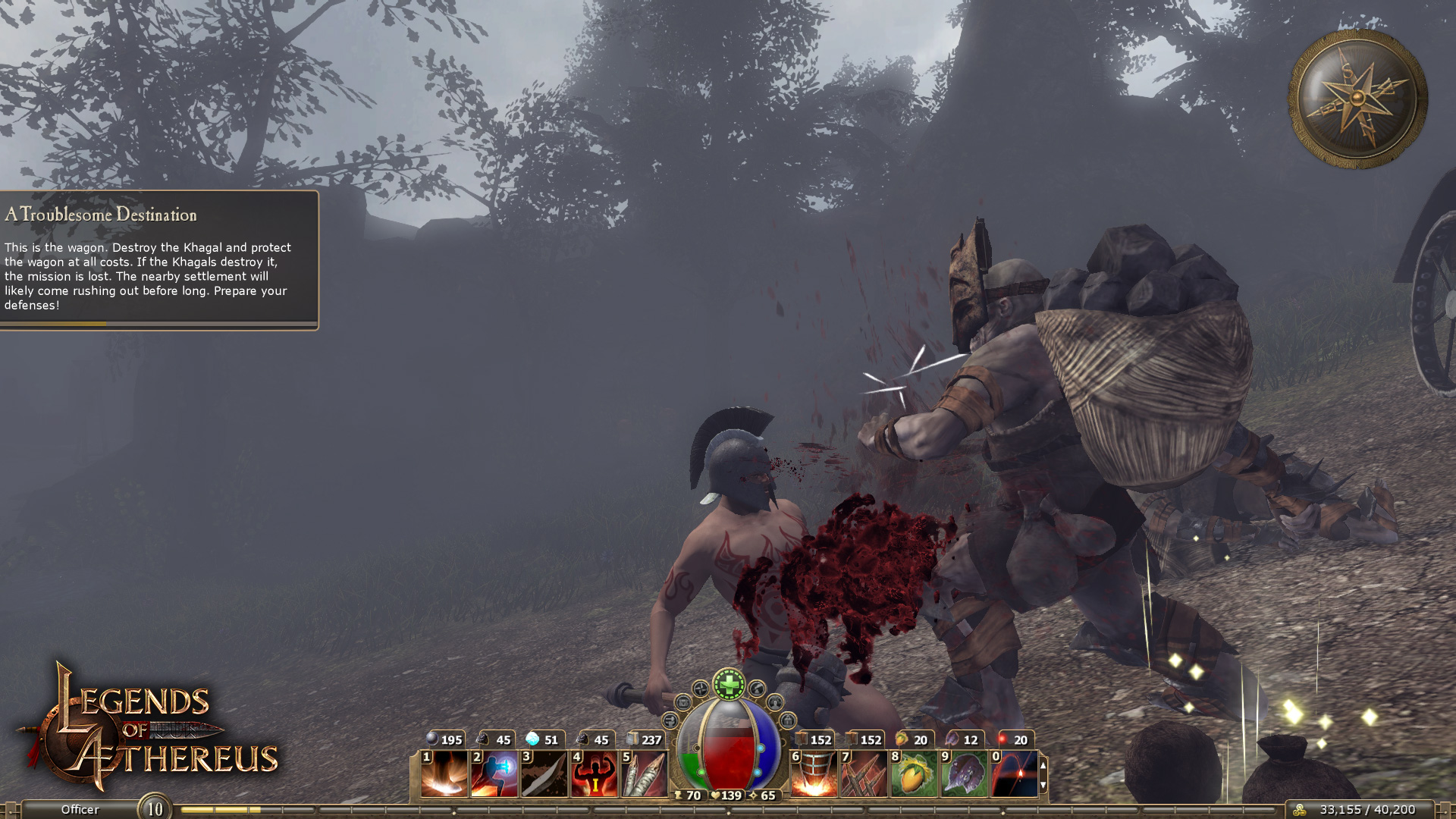Open the character portrait icon beside the orb
The image size is (1456, 819).
click(774, 704)
